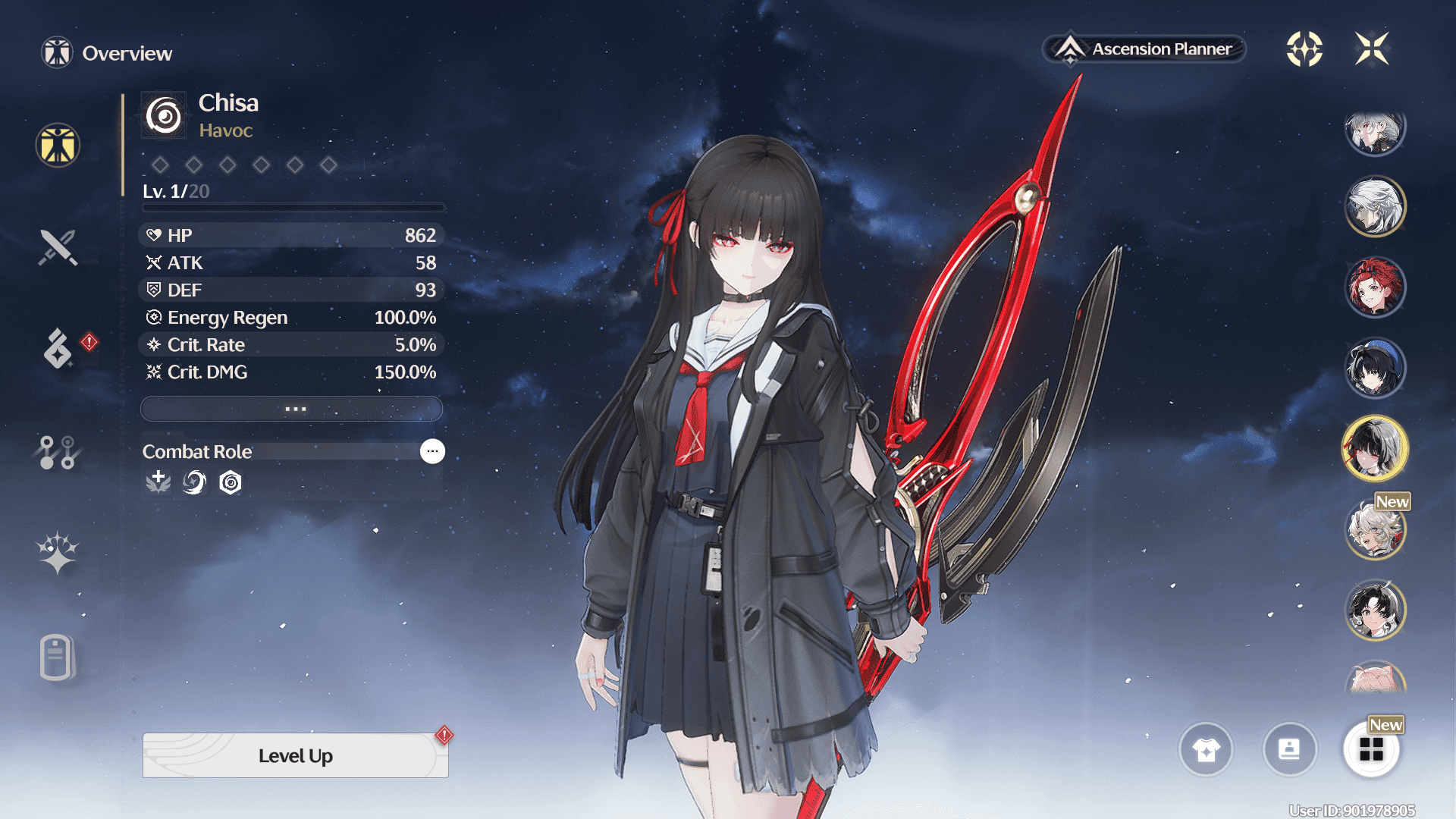Open the character grid view button

[1371, 750]
